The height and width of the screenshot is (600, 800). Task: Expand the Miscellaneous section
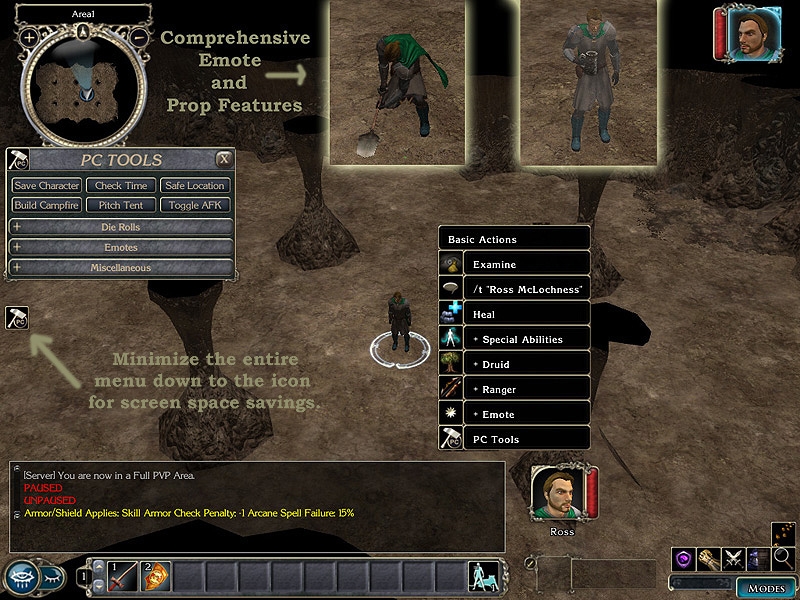coord(121,267)
